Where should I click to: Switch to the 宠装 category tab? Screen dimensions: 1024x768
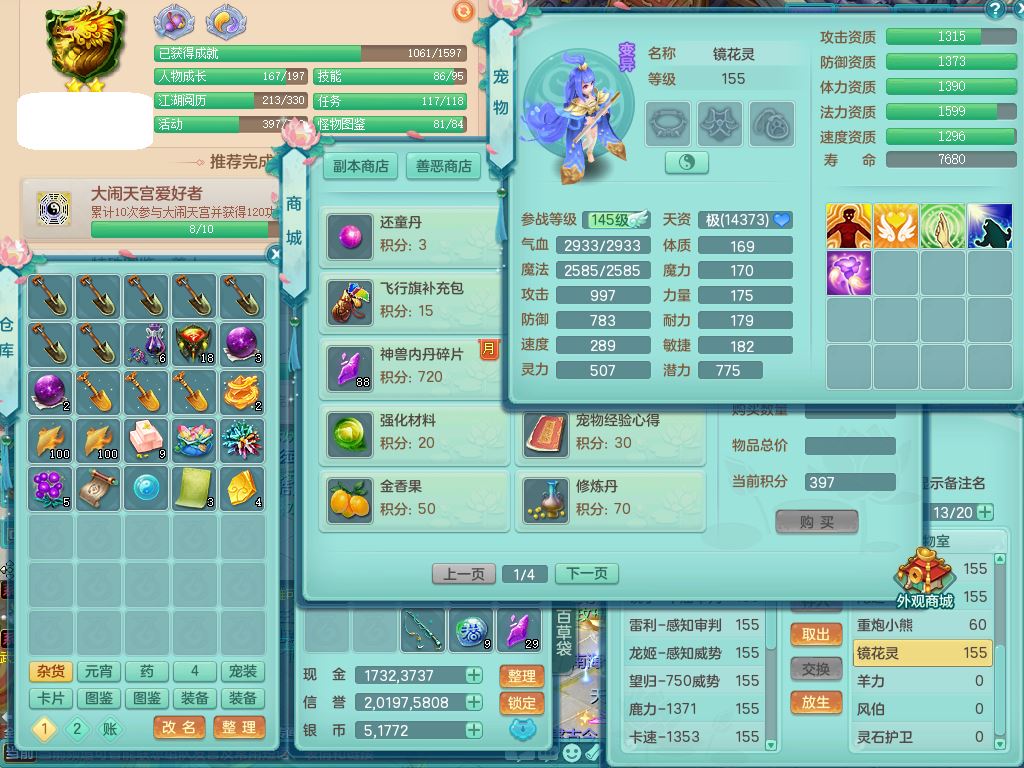point(243,672)
